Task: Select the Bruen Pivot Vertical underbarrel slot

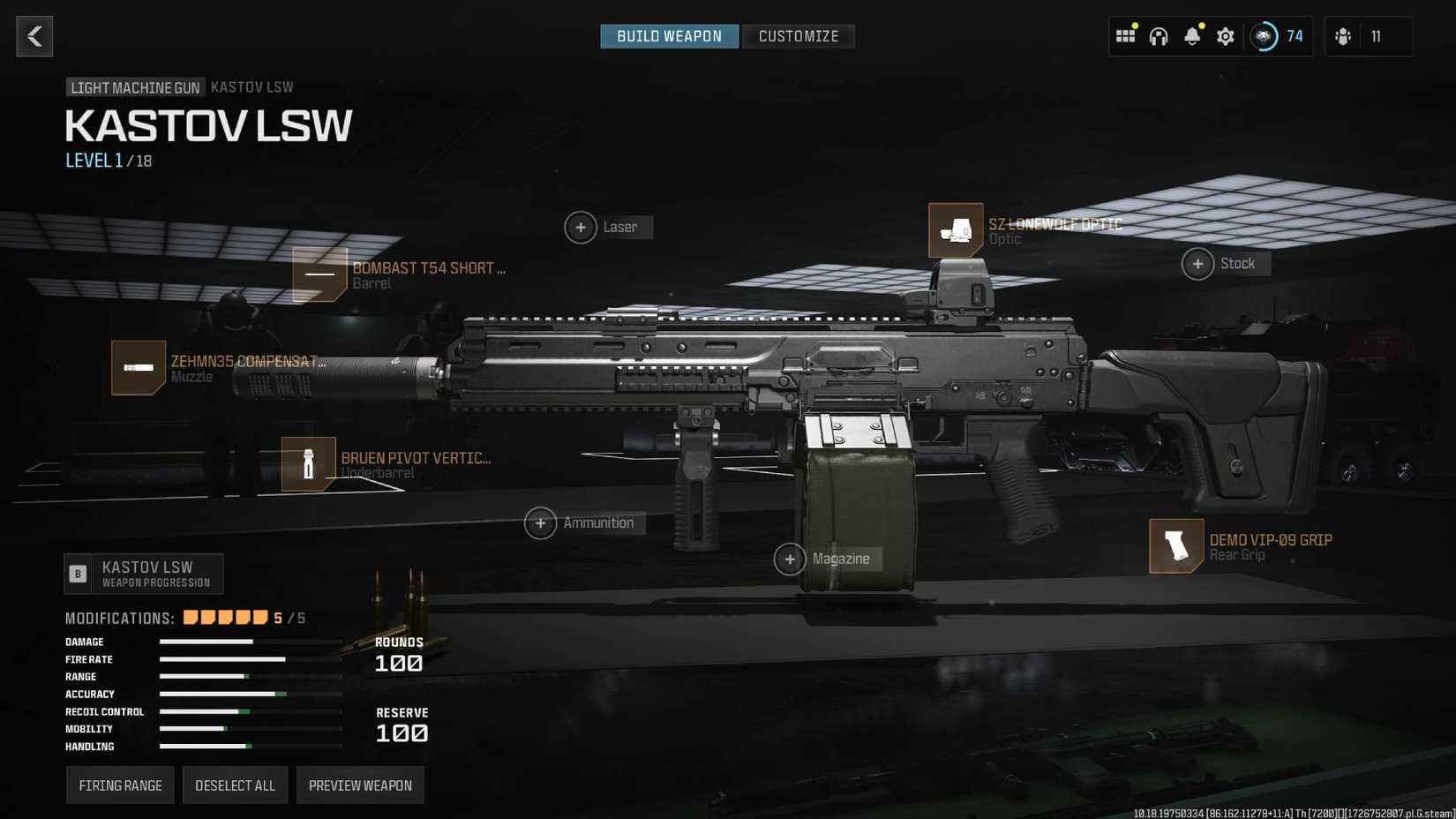Action: pyautogui.click(x=307, y=463)
